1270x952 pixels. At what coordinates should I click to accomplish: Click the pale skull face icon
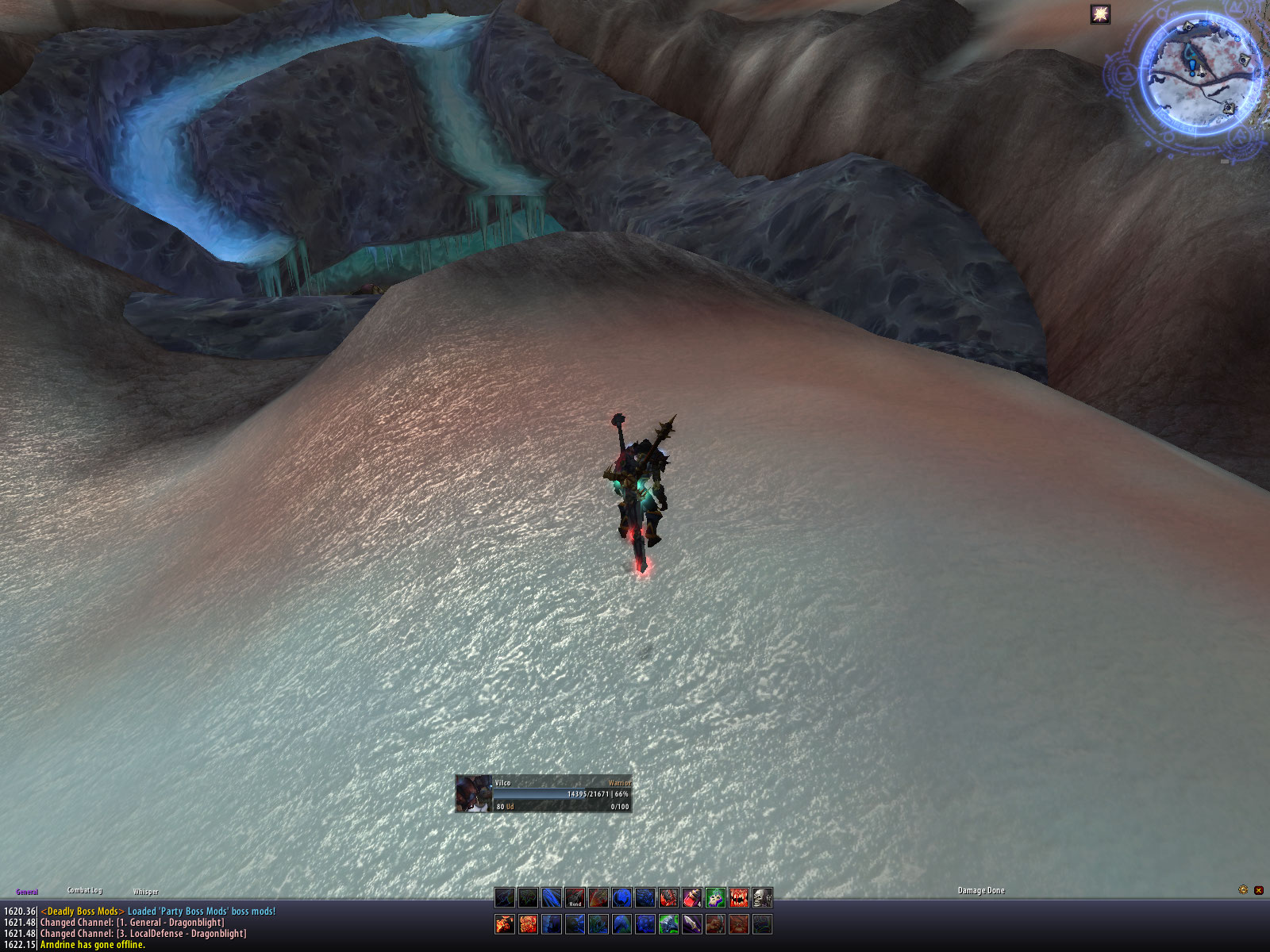point(762,897)
